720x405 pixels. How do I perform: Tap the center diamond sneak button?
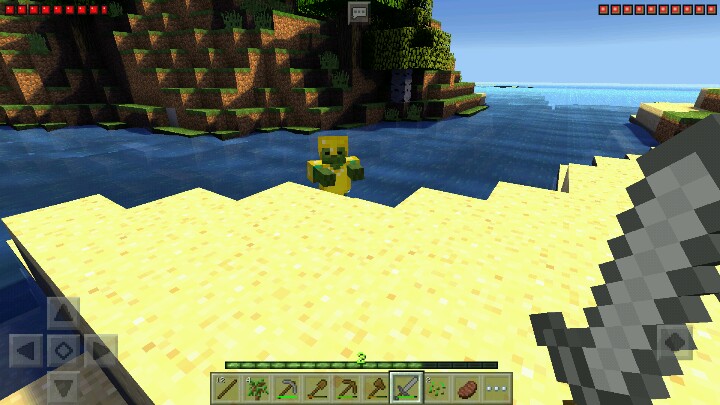click(63, 351)
